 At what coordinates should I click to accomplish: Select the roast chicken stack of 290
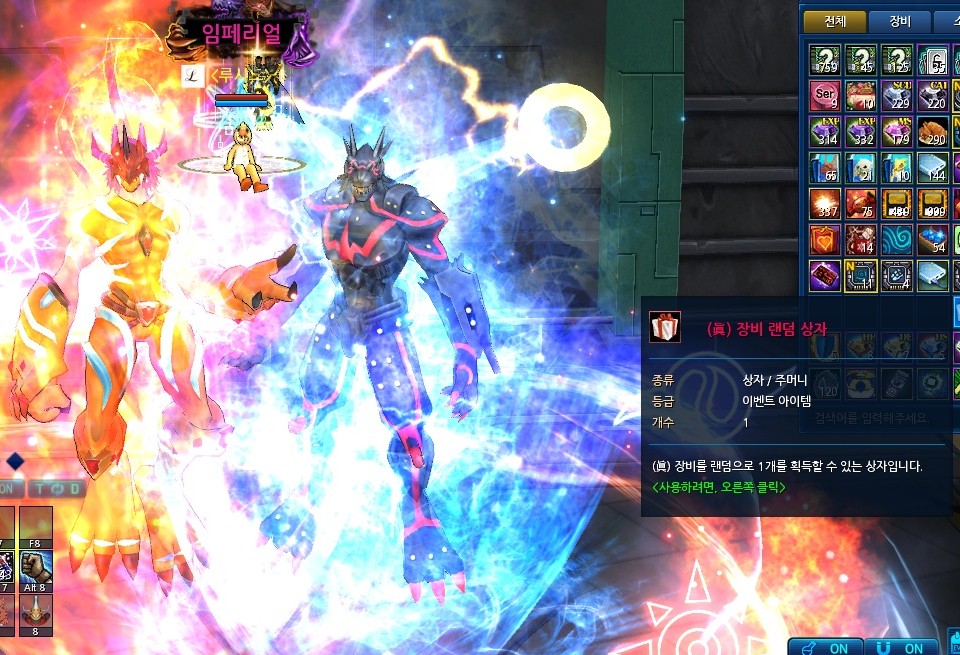[933, 131]
